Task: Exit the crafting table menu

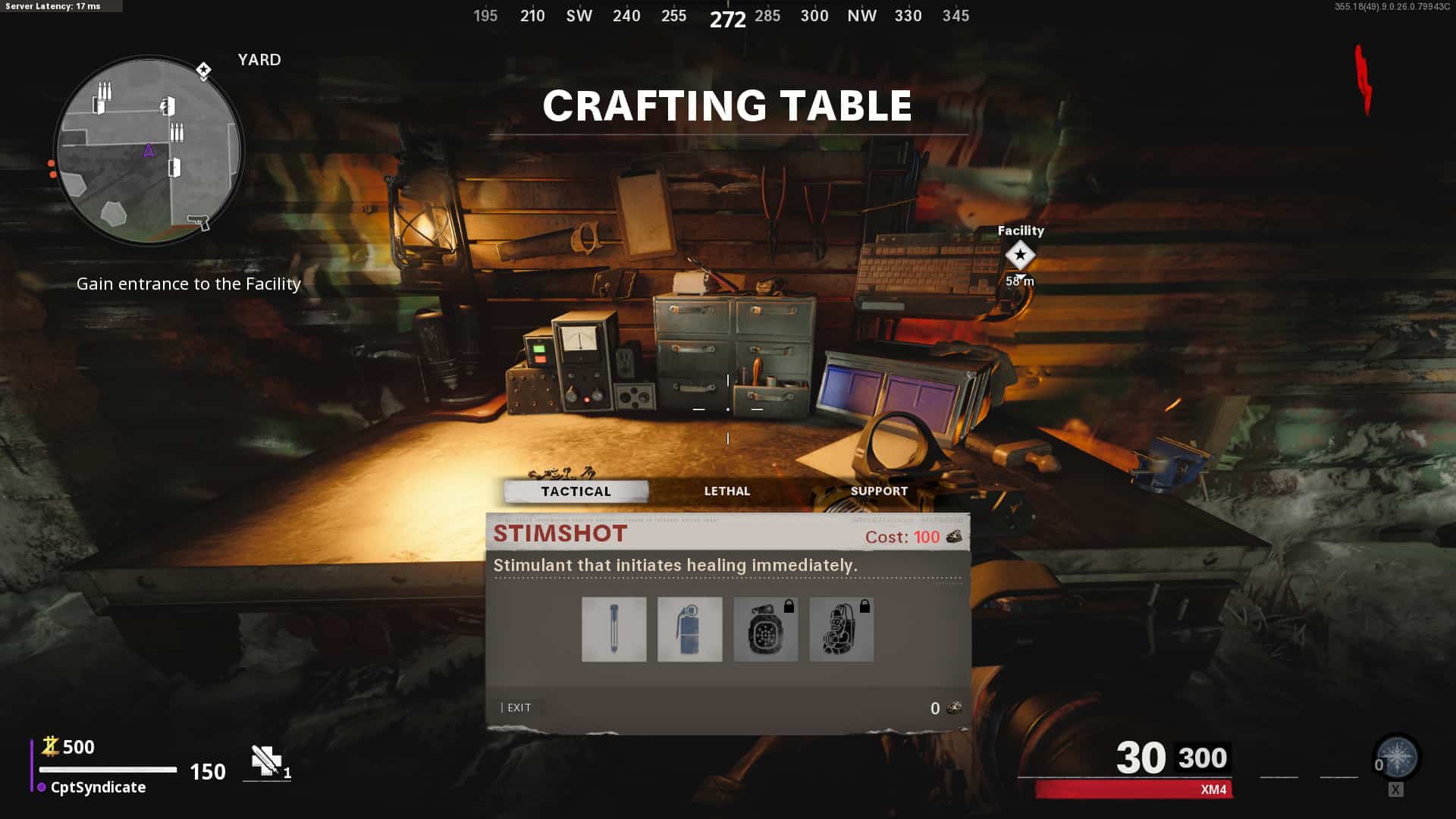Action: click(519, 708)
